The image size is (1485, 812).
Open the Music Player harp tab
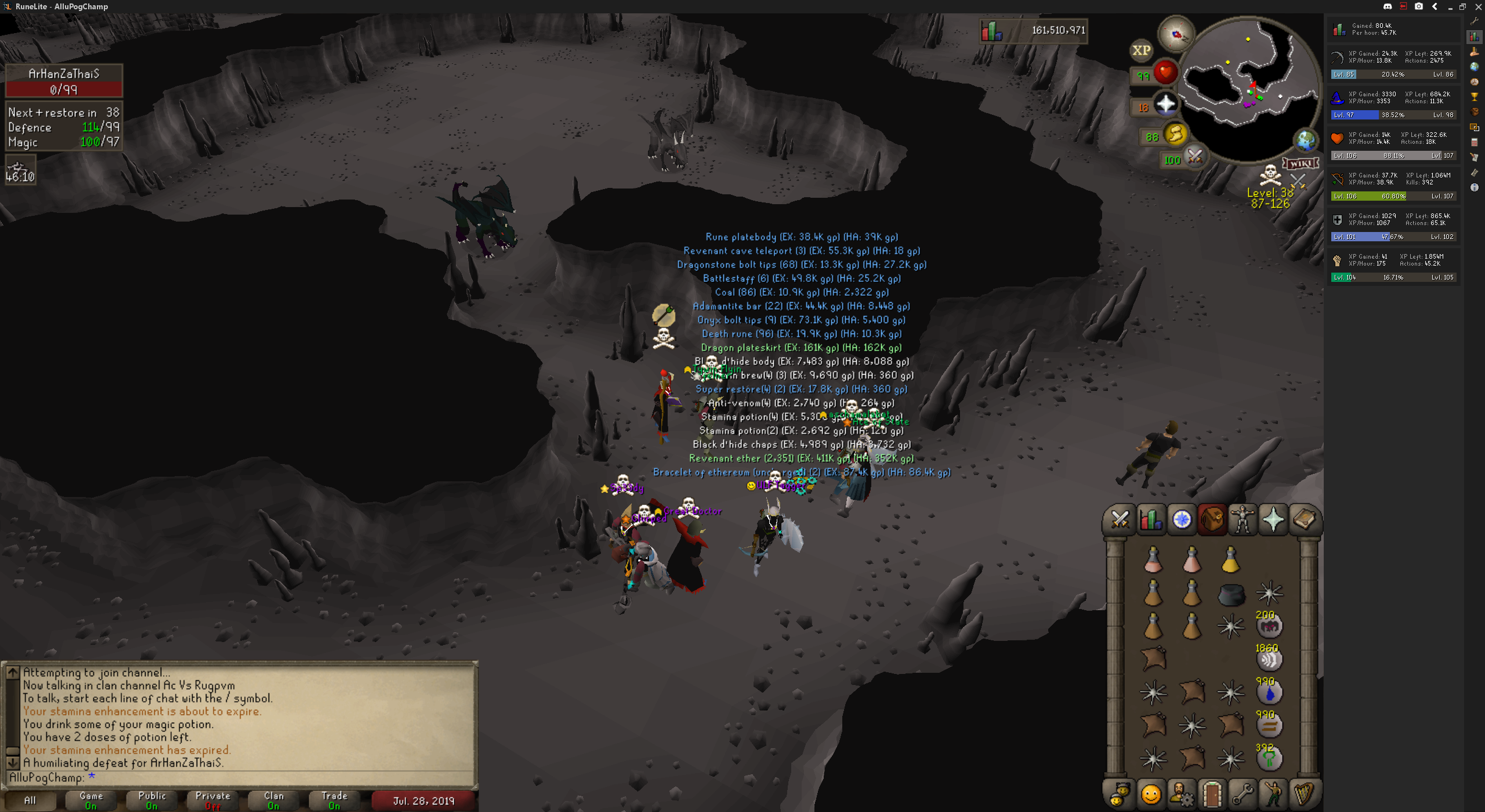[x=1304, y=794]
